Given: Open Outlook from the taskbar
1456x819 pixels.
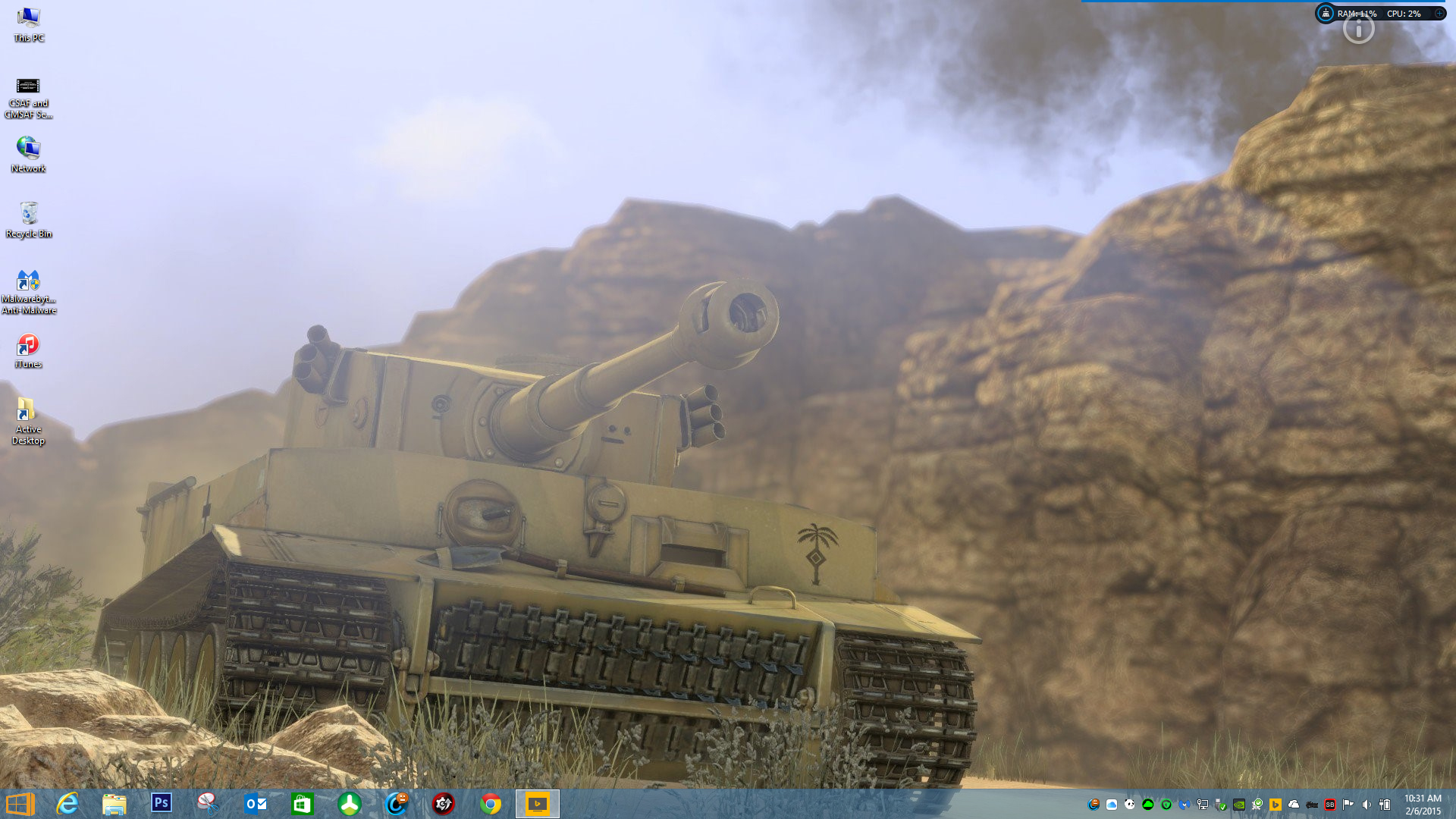Looking at the screenshot, I should click(254, 803).
